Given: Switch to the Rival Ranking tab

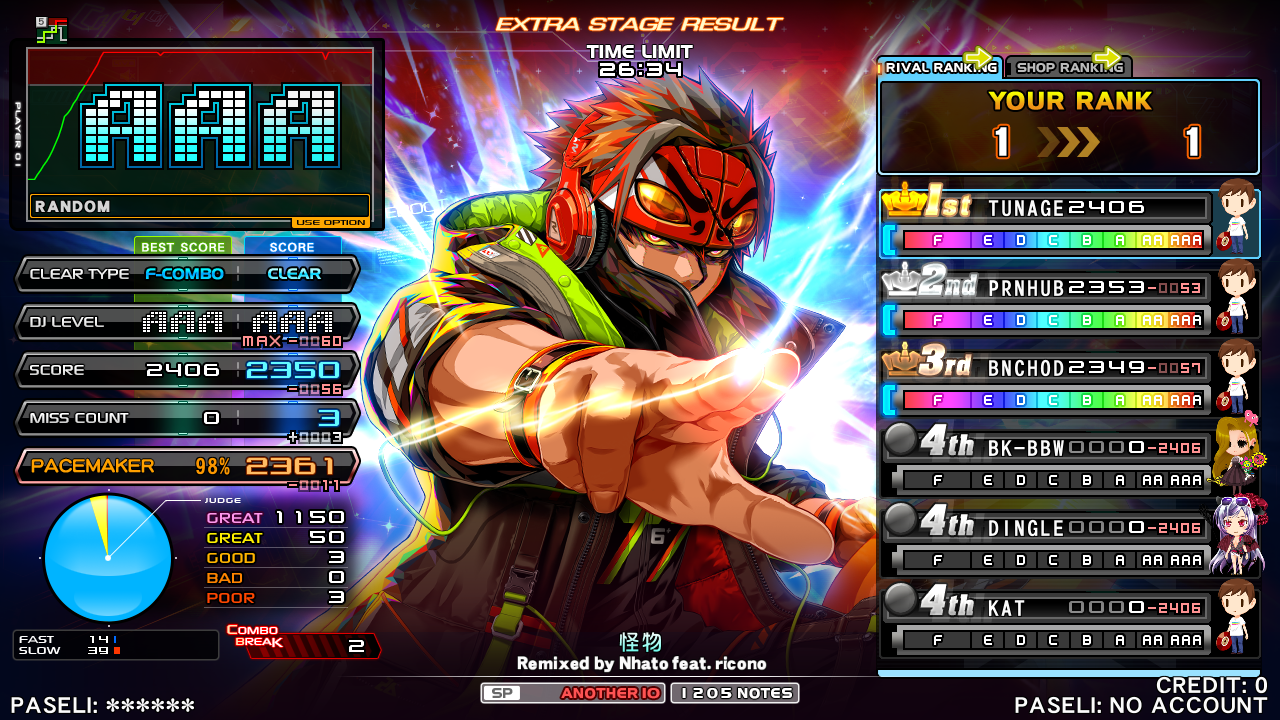Looking at the screenshot, I should pos(939,68).
